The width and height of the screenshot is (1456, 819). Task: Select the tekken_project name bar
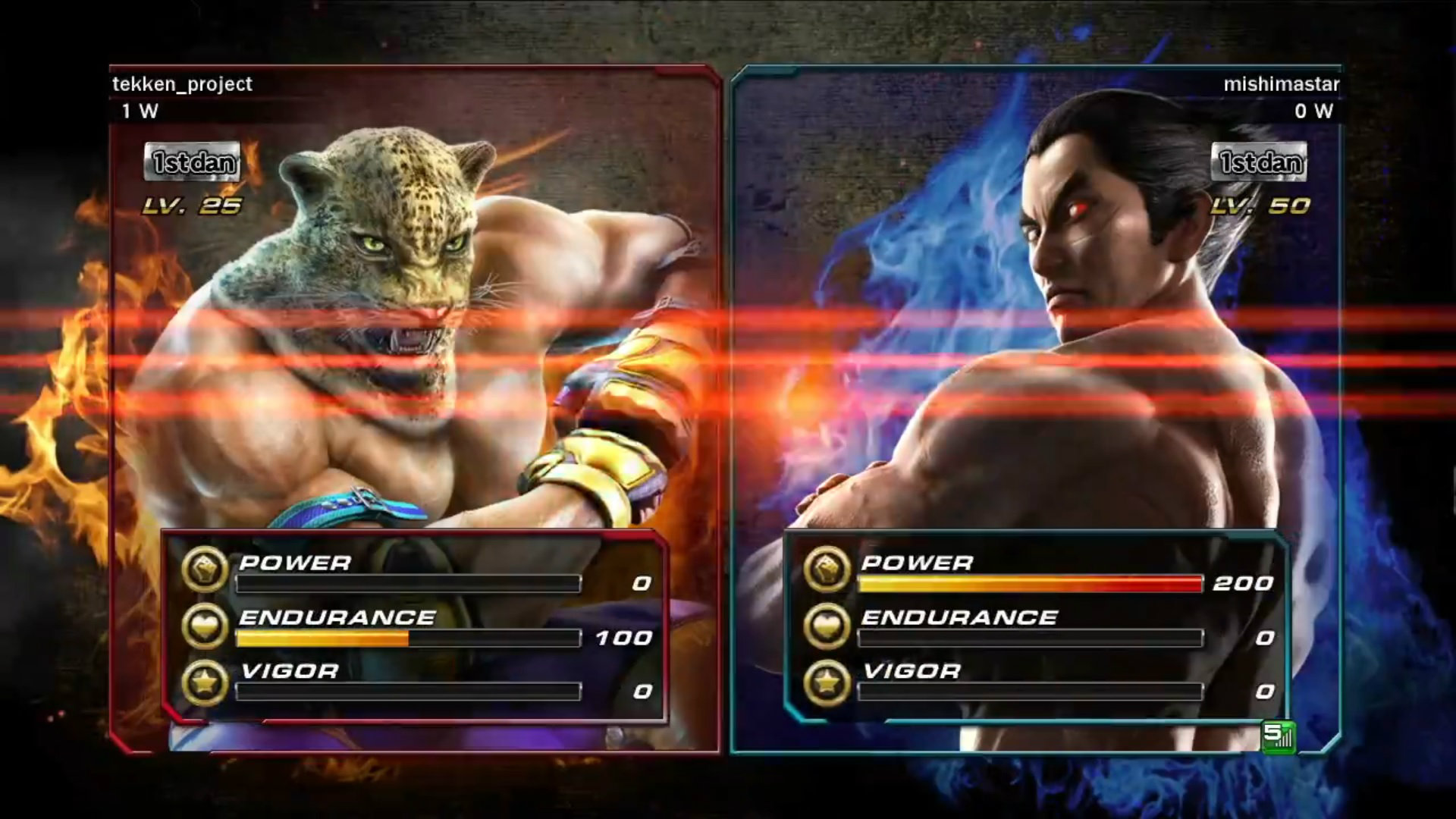[x=181, y=84]
